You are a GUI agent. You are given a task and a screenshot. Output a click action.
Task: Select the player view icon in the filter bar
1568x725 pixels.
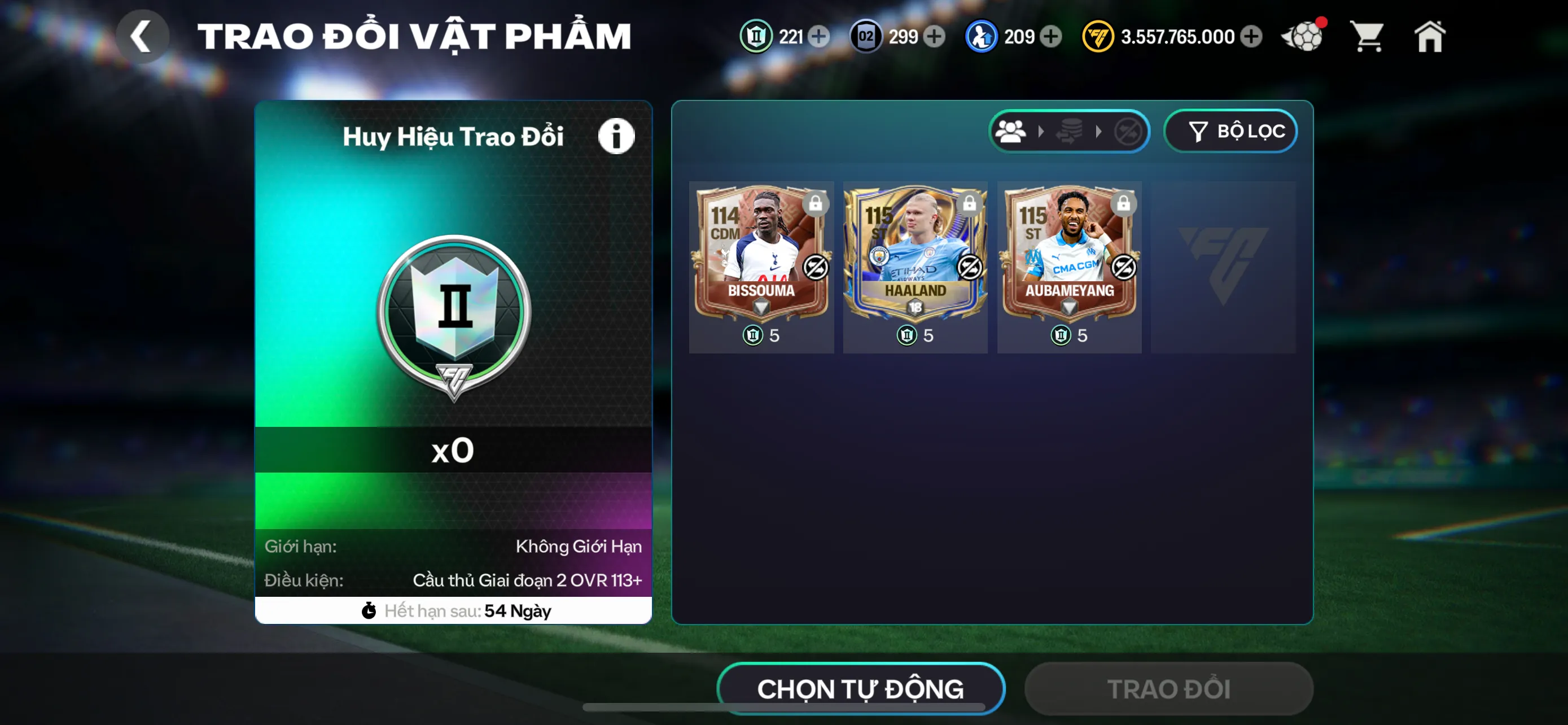click(x=1011, y=131)
